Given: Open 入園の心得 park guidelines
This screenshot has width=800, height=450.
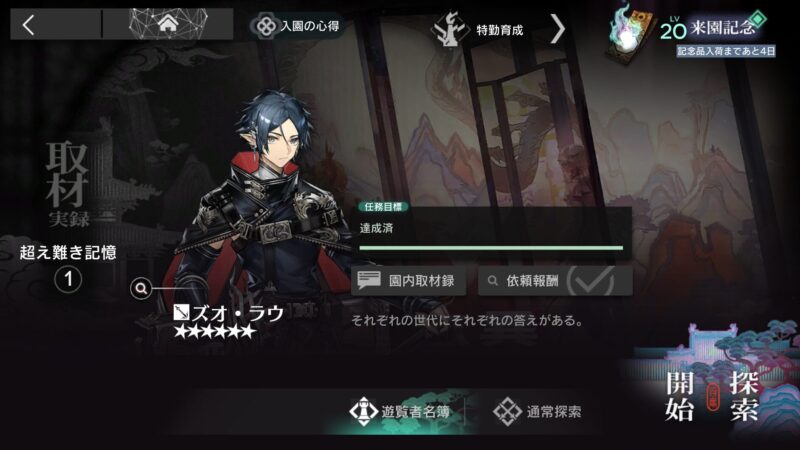Looking at the screenshot, I should tap(296, 25).
